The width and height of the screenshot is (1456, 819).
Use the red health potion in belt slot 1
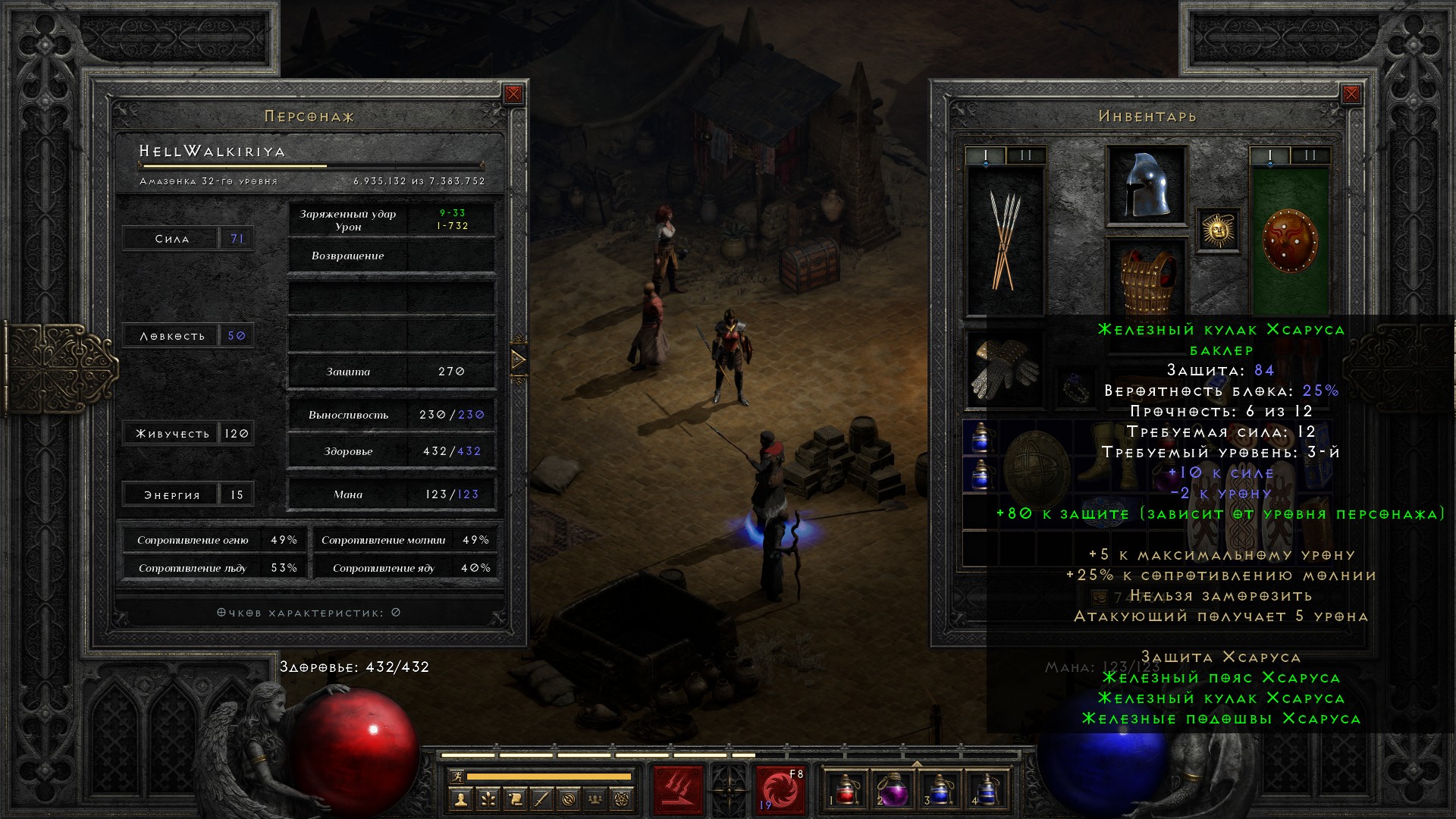pos(846,790)
